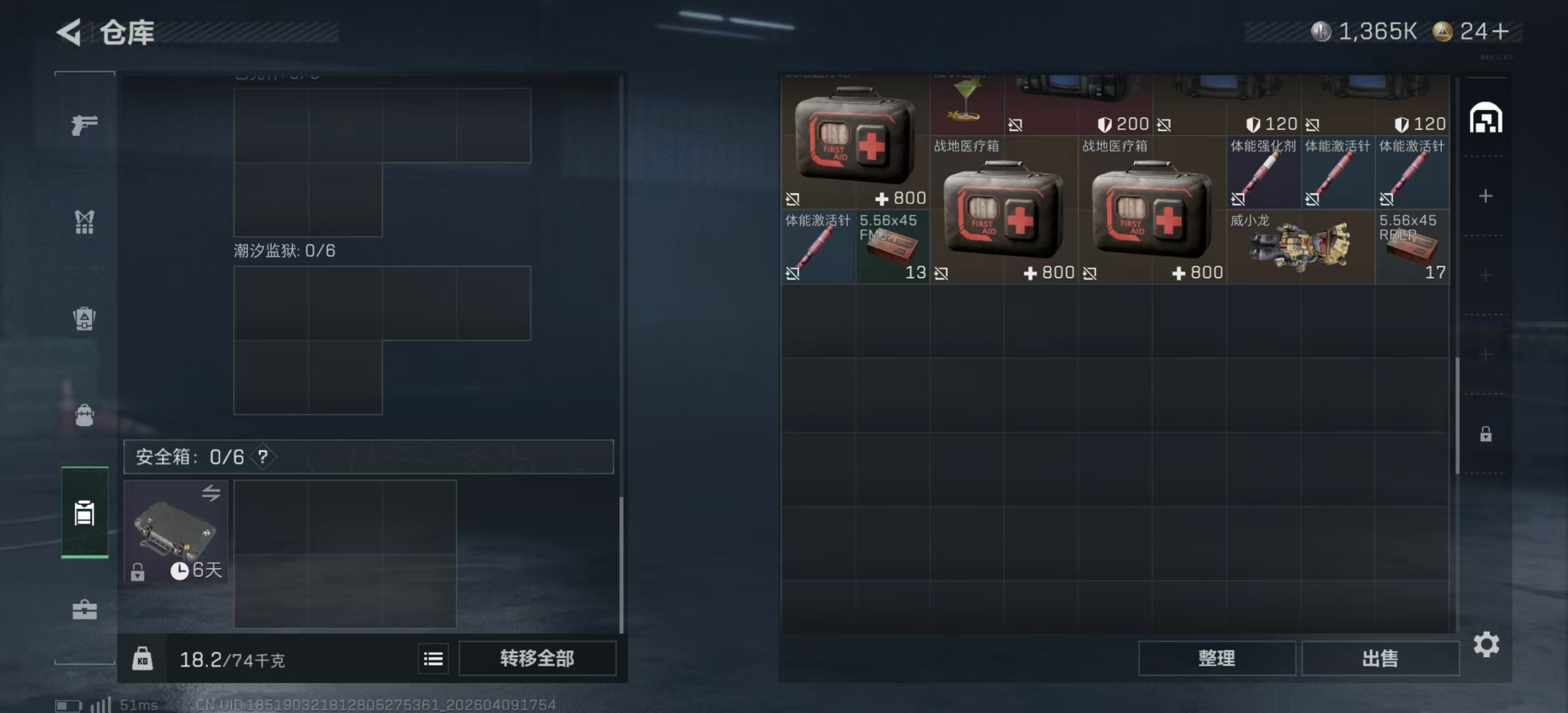Tap the locked stash page padlock
The width and height of the screenshot is (1568, 713).
(x=1485, y=434)
